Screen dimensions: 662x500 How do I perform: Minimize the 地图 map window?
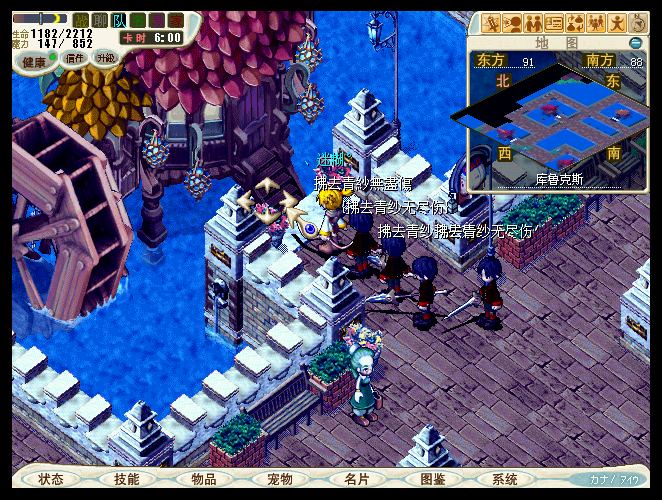(x=636, y=43)
